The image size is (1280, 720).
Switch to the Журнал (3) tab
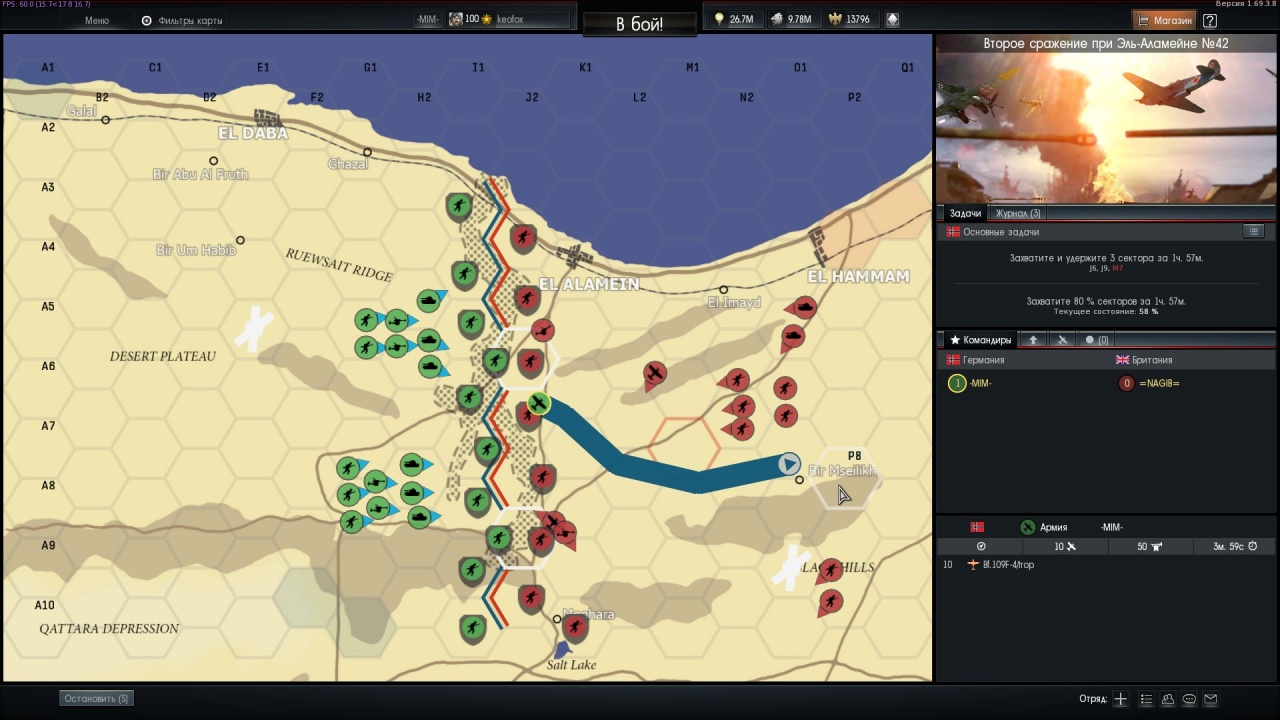(x=1017, y=213)
